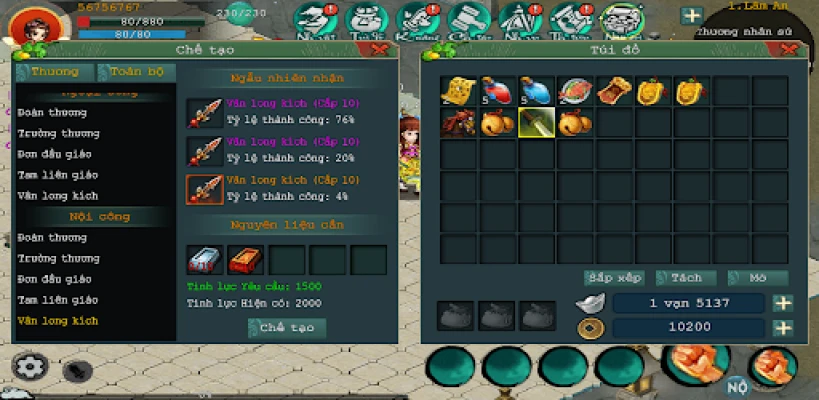
Task: Choose the green sword inventory item
Action: (536, 124)
